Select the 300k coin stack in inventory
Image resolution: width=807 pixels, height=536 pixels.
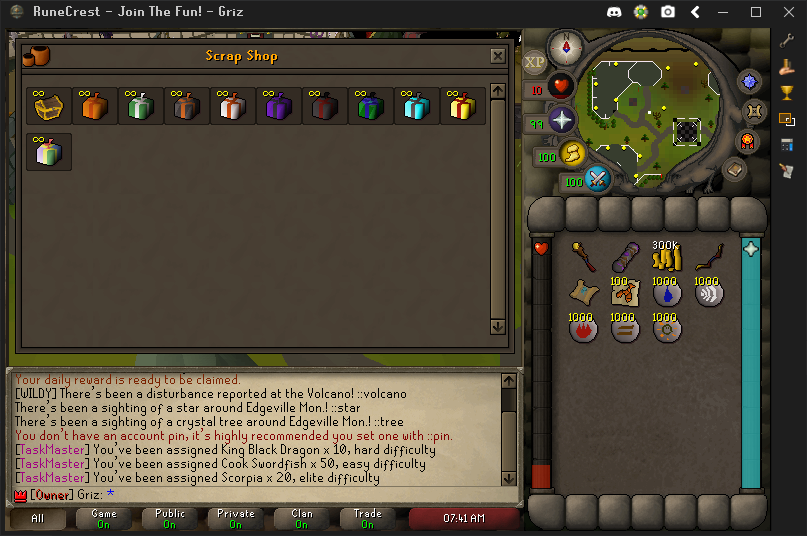(666, 258)
